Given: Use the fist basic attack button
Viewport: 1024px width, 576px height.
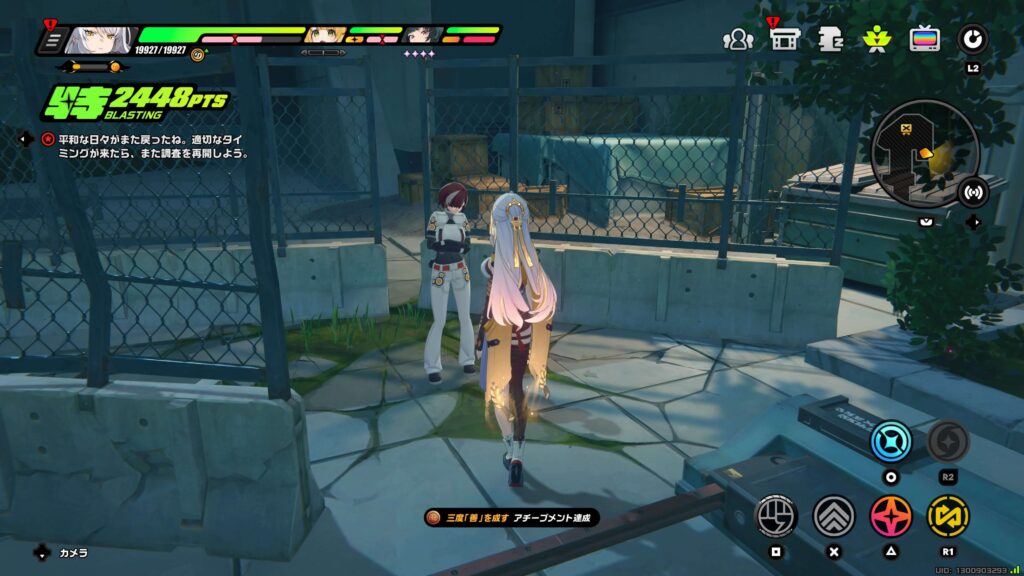Looking at the screenshot, I should coord(775,516).
